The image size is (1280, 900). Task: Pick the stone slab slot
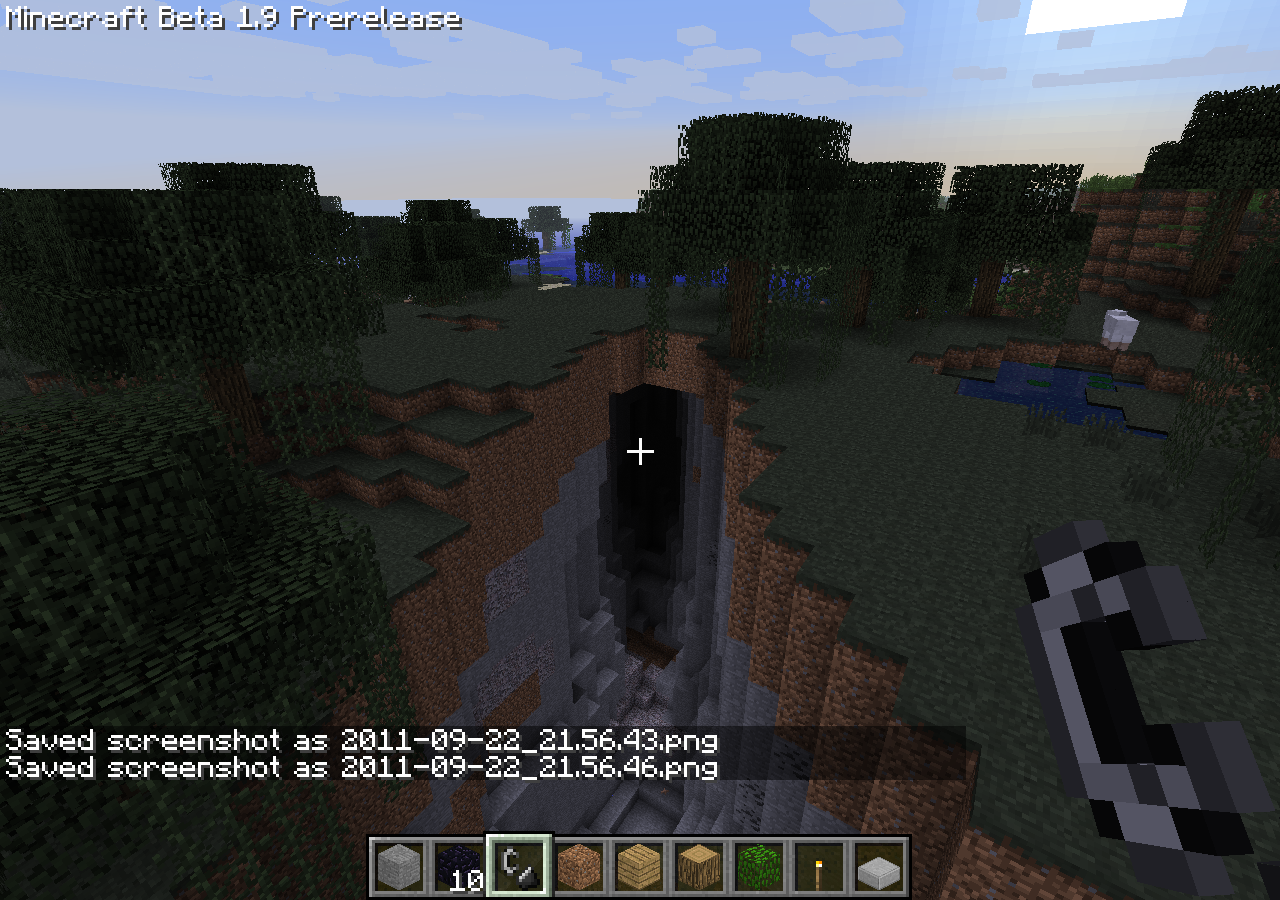[880, 866]
